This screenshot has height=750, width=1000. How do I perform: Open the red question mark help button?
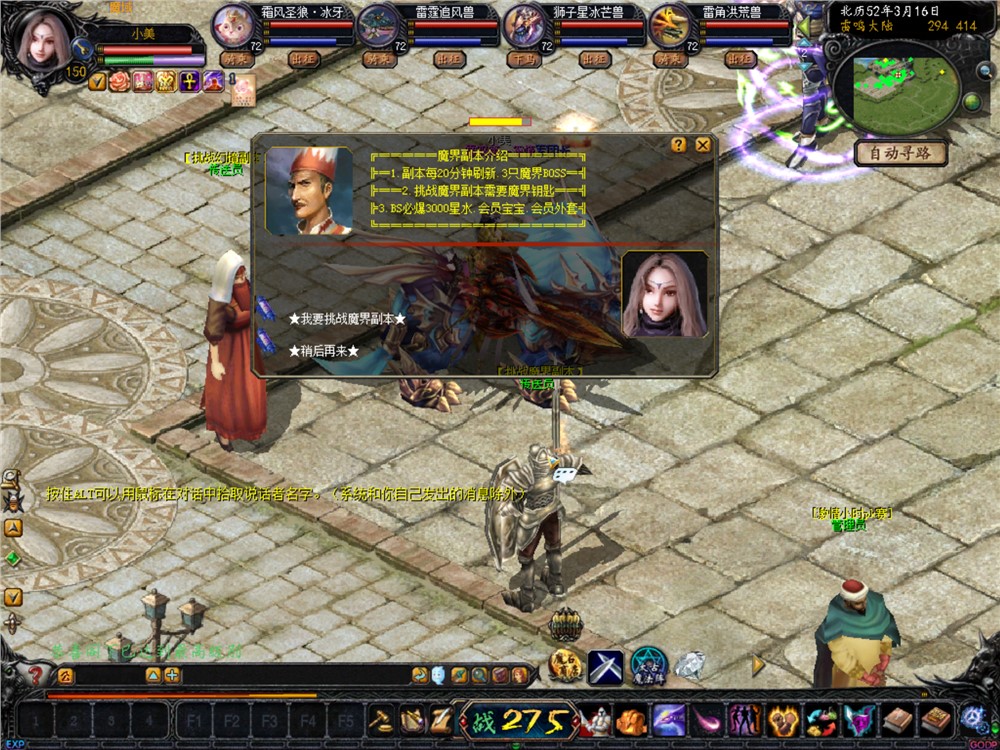point(36,675)
